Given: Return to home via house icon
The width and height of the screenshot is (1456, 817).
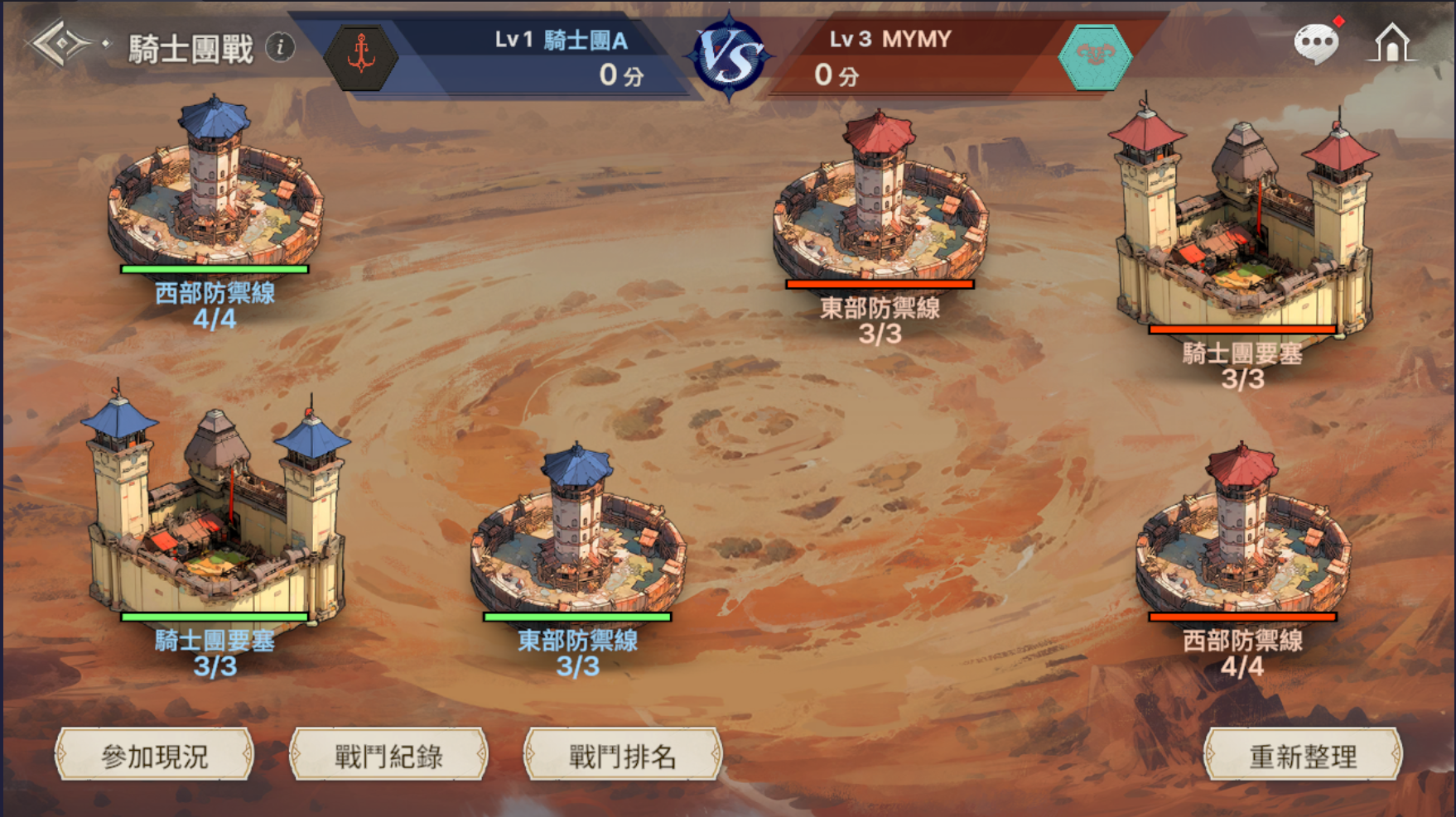Looking at the screenshot, I should (x=1391, y=42).
